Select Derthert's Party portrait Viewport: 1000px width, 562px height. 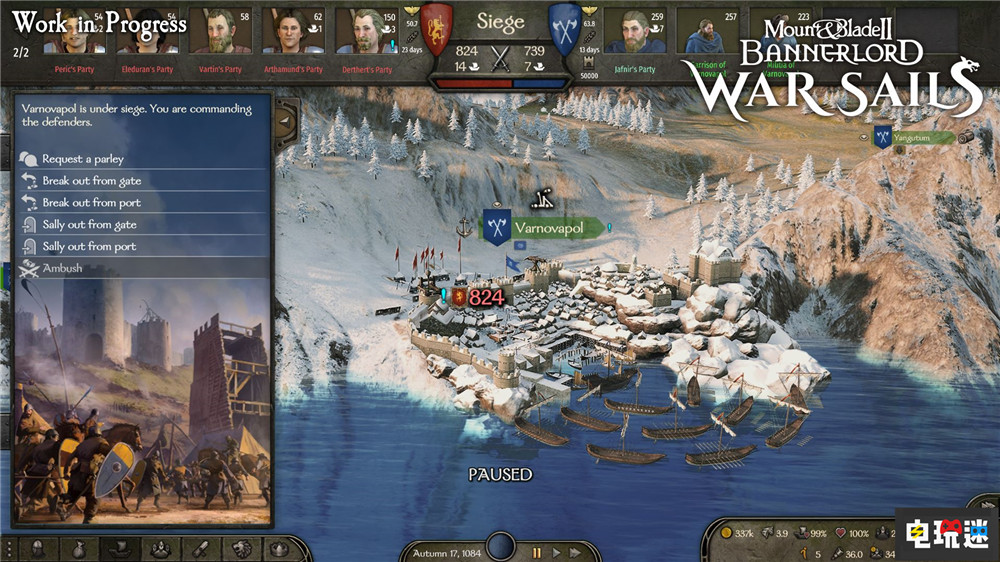[366, 32]
